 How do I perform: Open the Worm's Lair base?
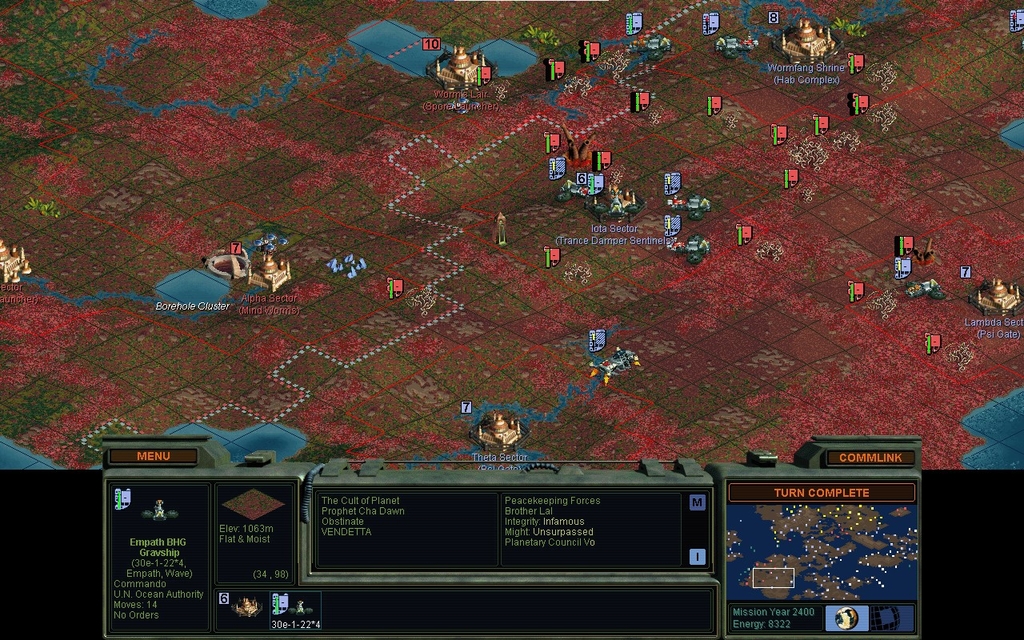point(459,66)
